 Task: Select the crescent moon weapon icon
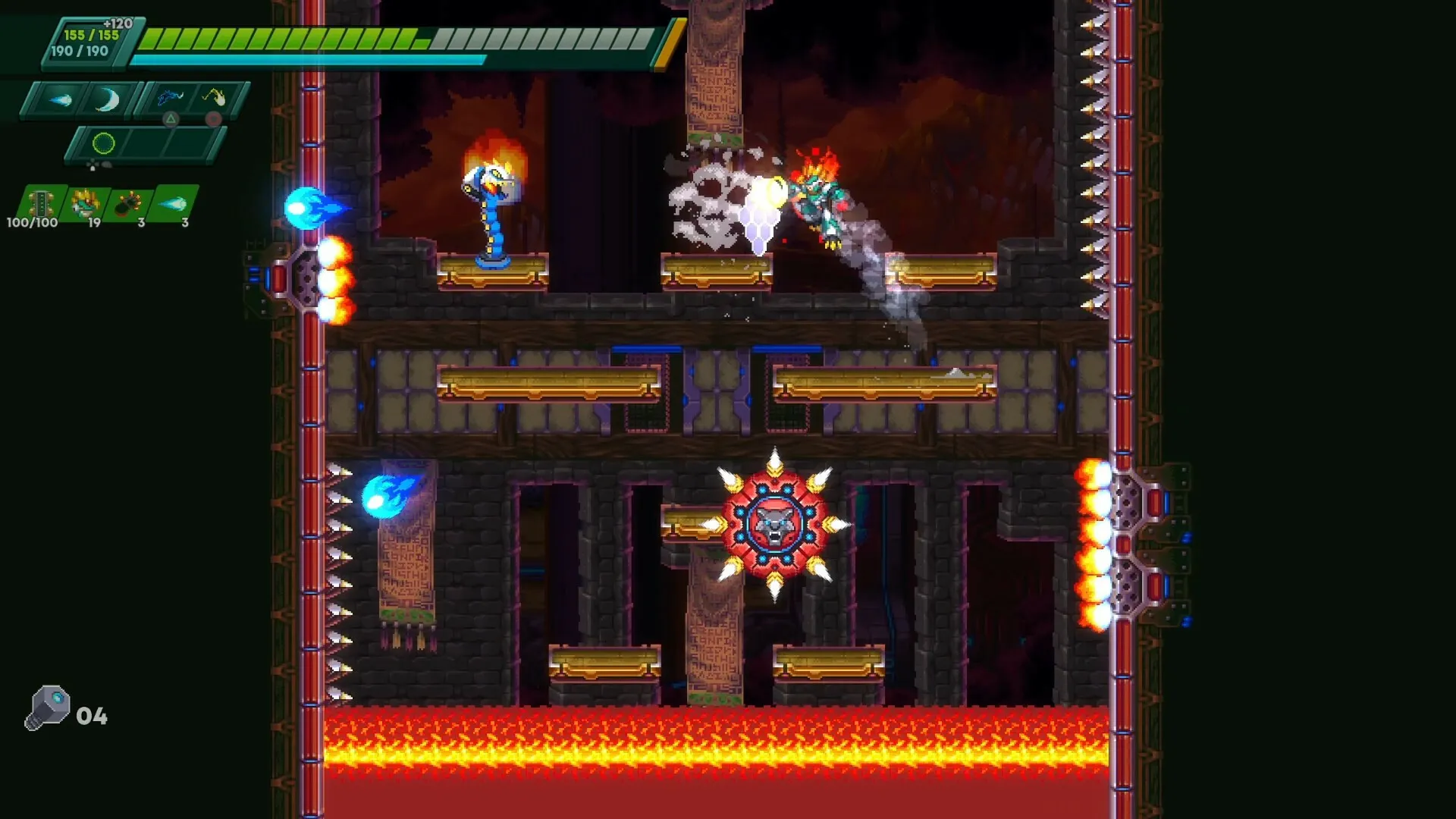click(107, 99)
